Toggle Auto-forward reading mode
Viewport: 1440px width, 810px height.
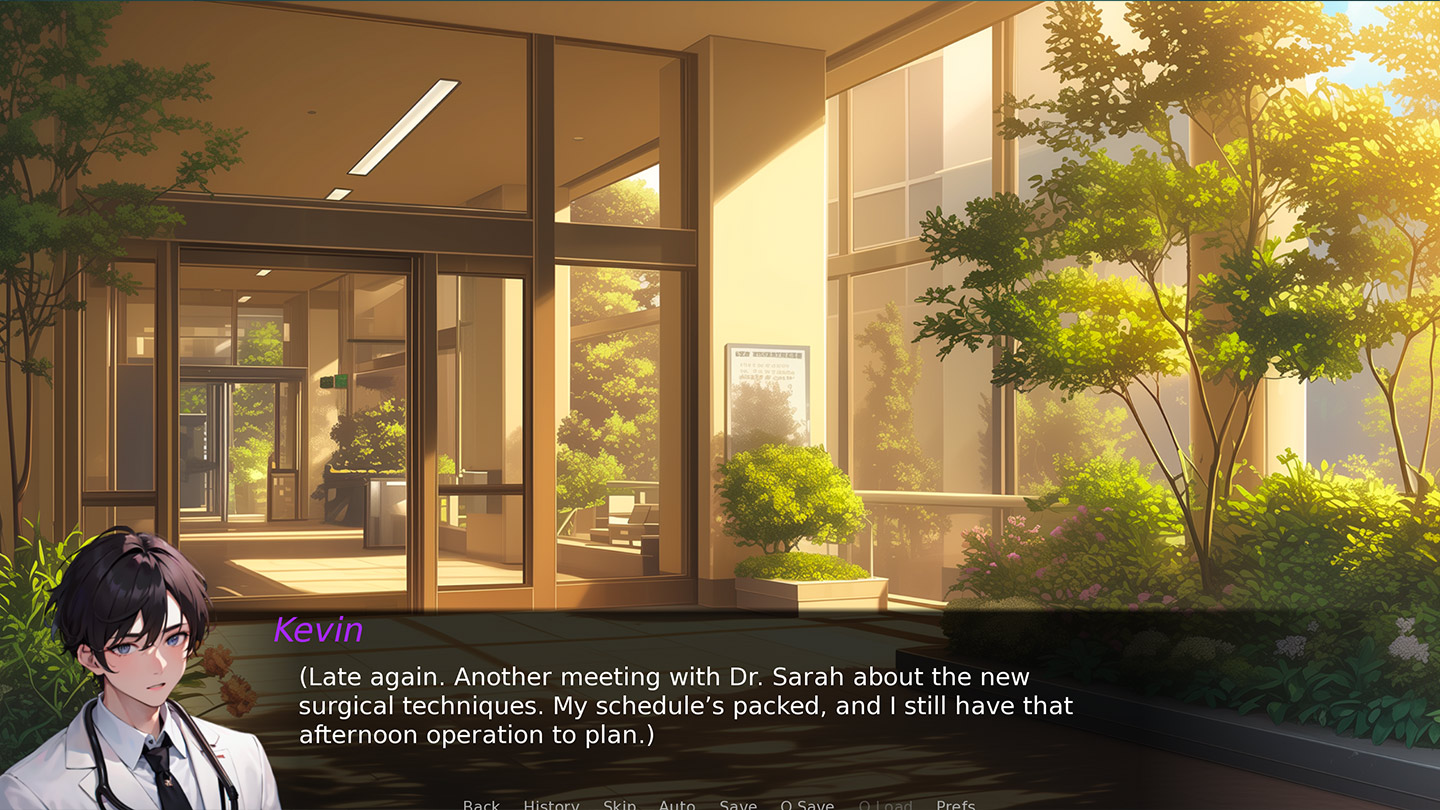point(678,804)
